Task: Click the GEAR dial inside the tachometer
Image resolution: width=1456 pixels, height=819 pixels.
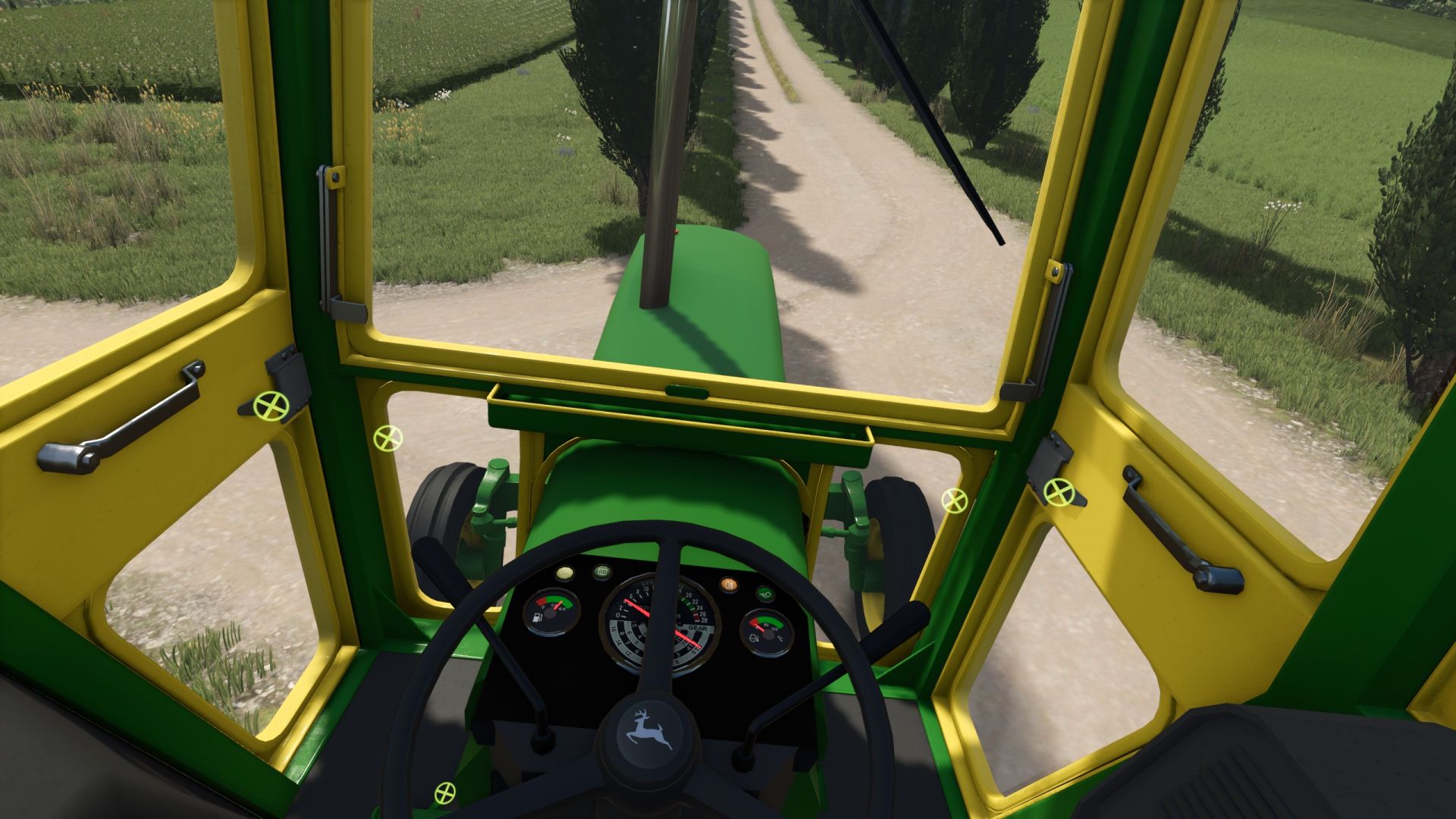Action: tap(698, 628)
